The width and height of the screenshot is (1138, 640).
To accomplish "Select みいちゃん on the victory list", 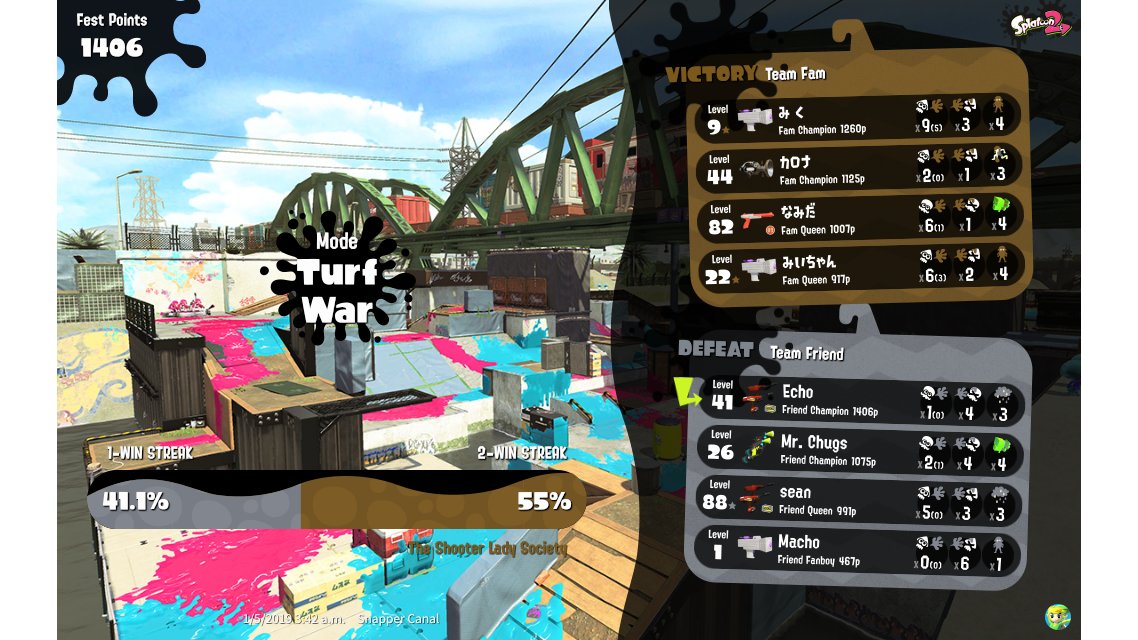I will 858,267.
